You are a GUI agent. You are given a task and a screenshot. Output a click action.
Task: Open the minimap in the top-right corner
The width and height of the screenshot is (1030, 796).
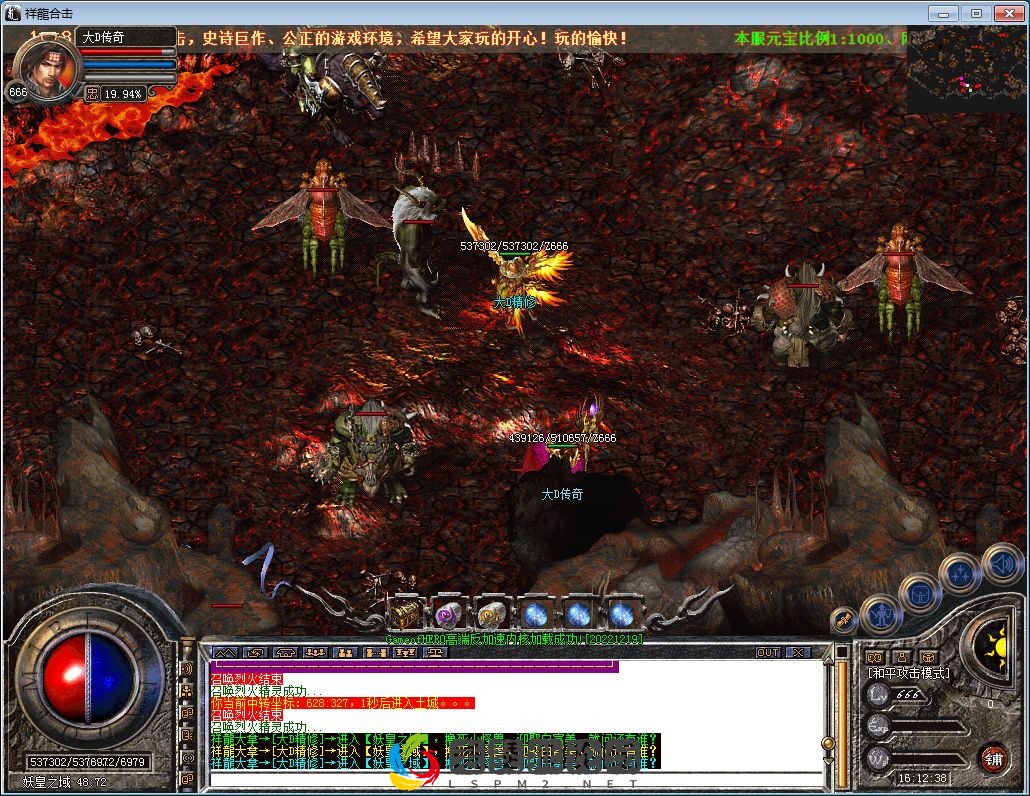[968, 70]
